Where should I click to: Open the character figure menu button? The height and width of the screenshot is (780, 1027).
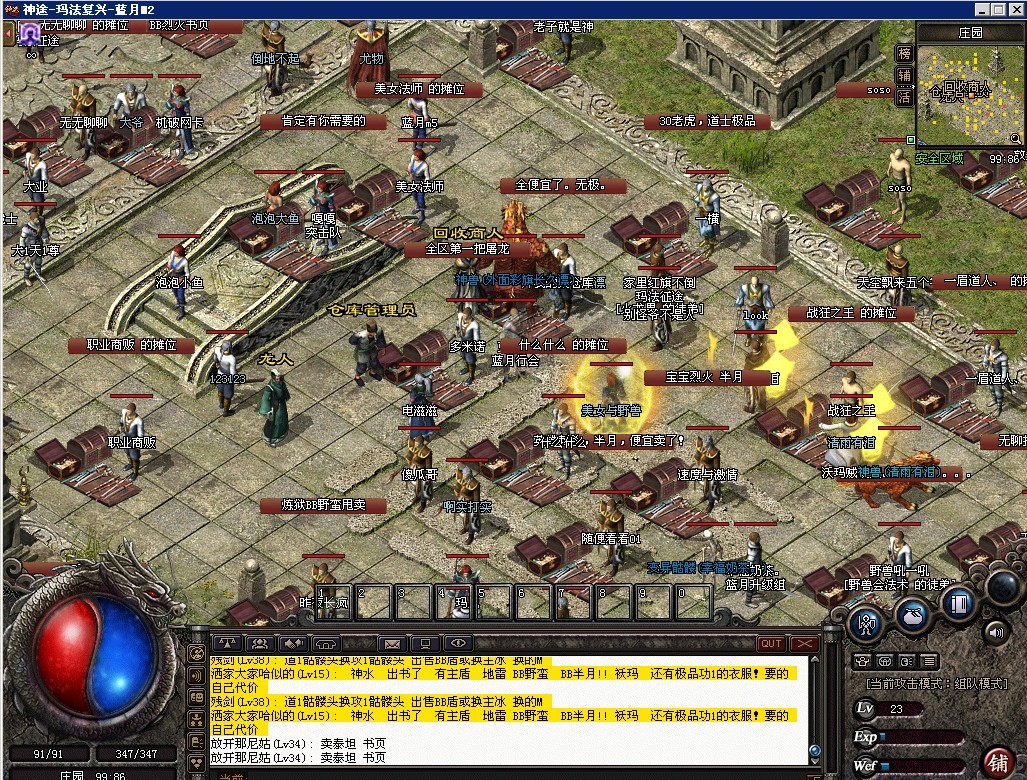(866, 623)
